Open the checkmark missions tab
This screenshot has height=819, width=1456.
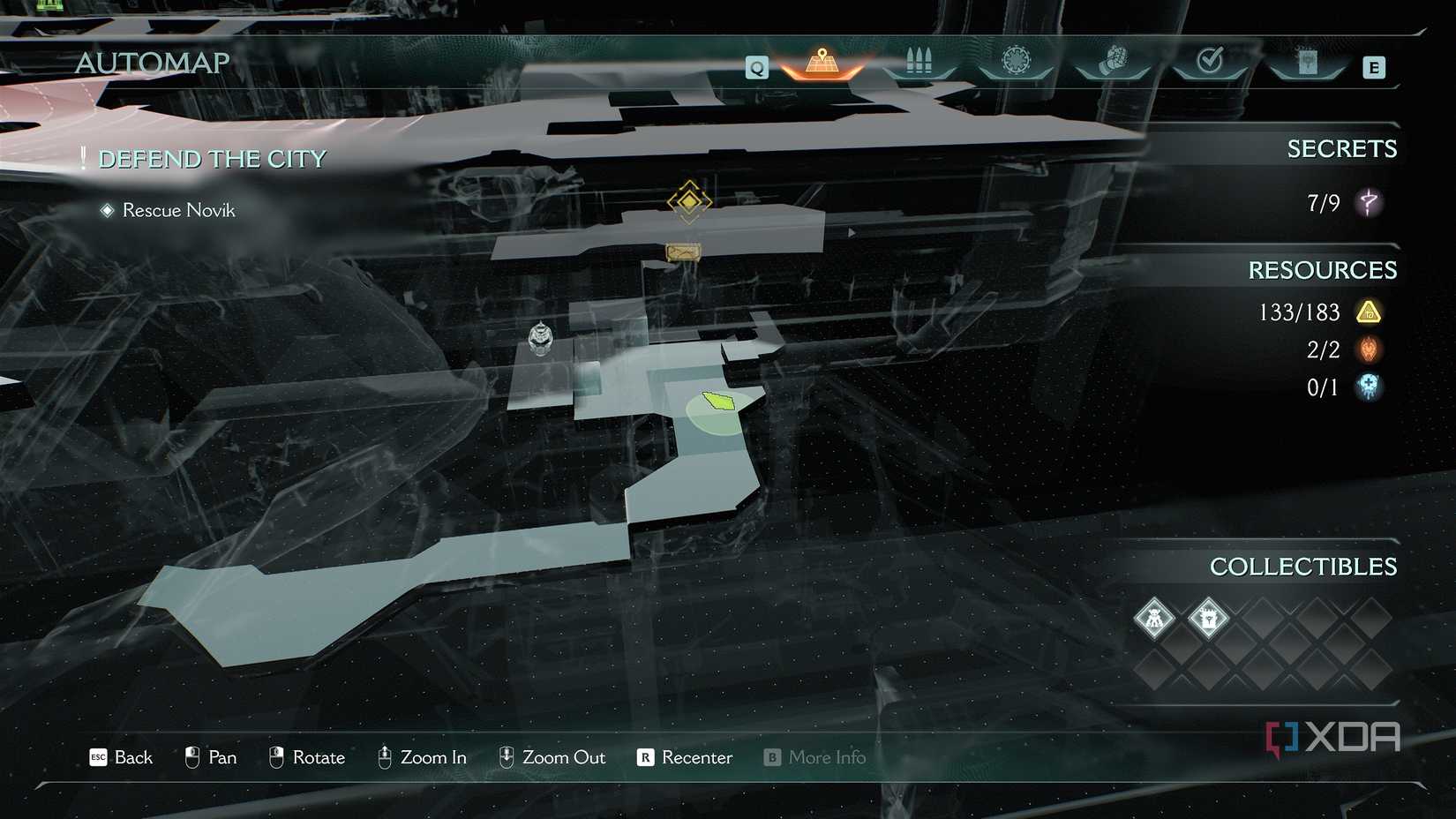(1210, 61)
